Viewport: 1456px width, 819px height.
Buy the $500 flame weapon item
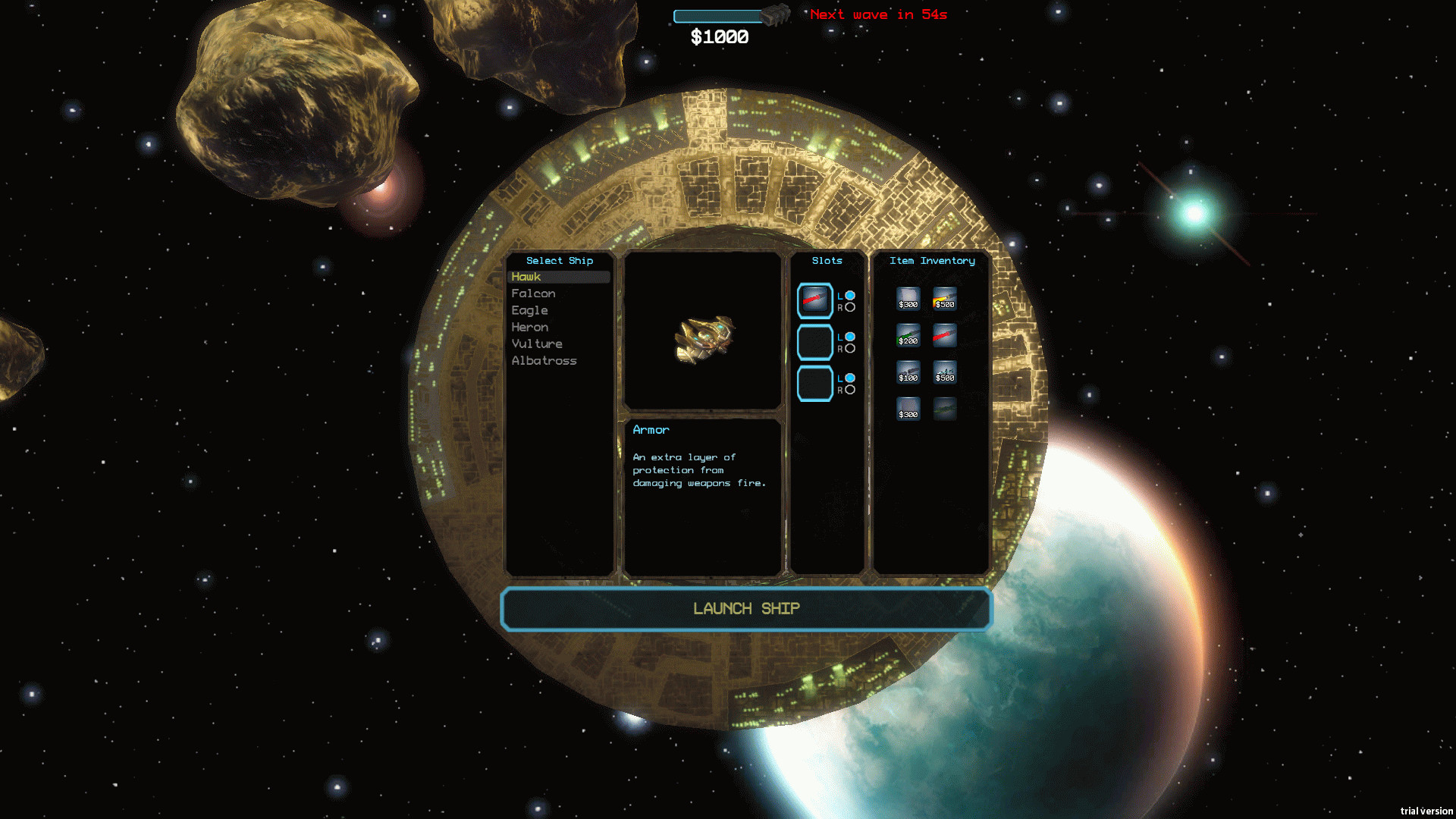(944, 299)
